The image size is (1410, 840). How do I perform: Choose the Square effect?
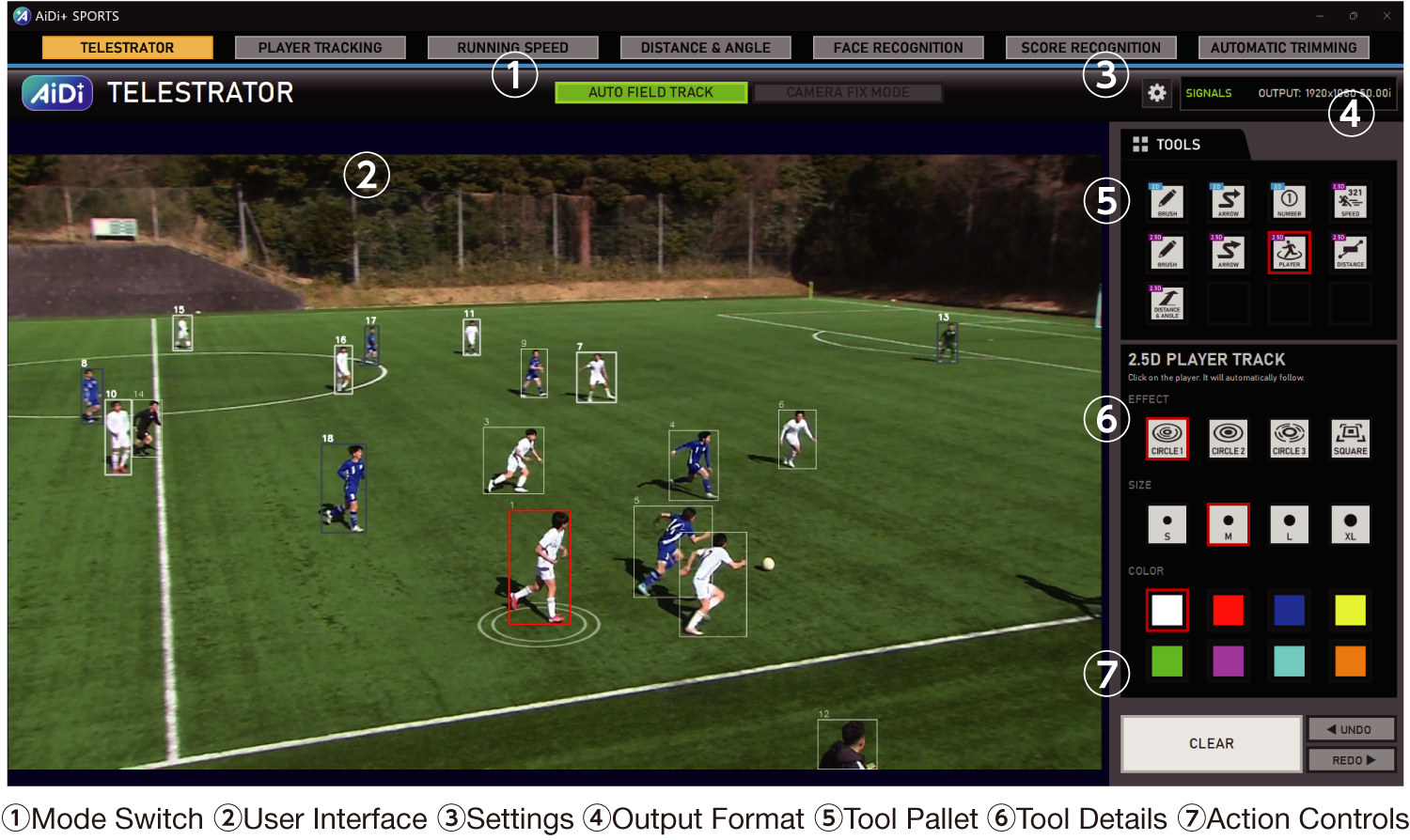(1350, 438)
